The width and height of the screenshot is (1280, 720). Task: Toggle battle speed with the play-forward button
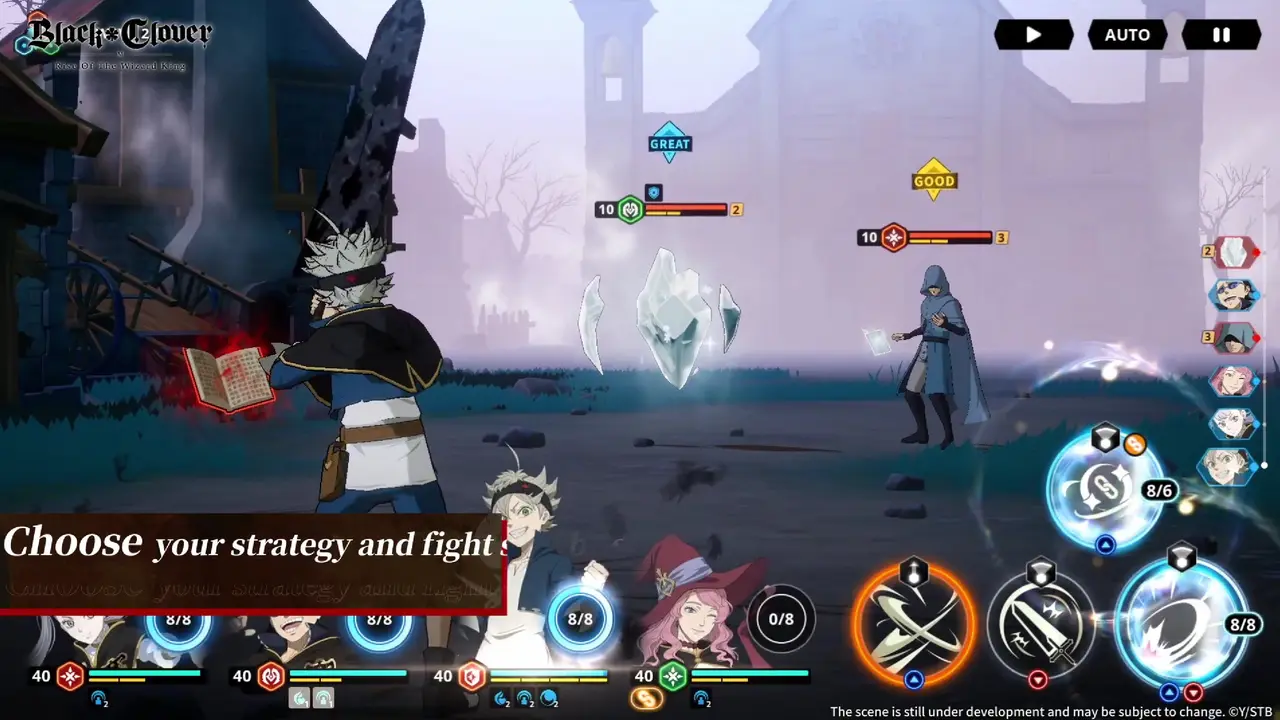click(1034, 35)
